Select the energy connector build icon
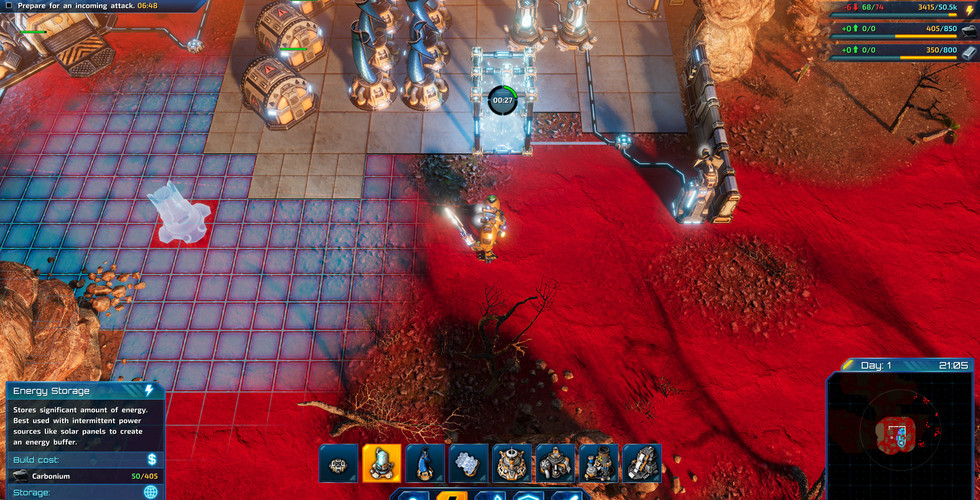The width and height of the screenshot is (980, 500). (x=339, y=463)
